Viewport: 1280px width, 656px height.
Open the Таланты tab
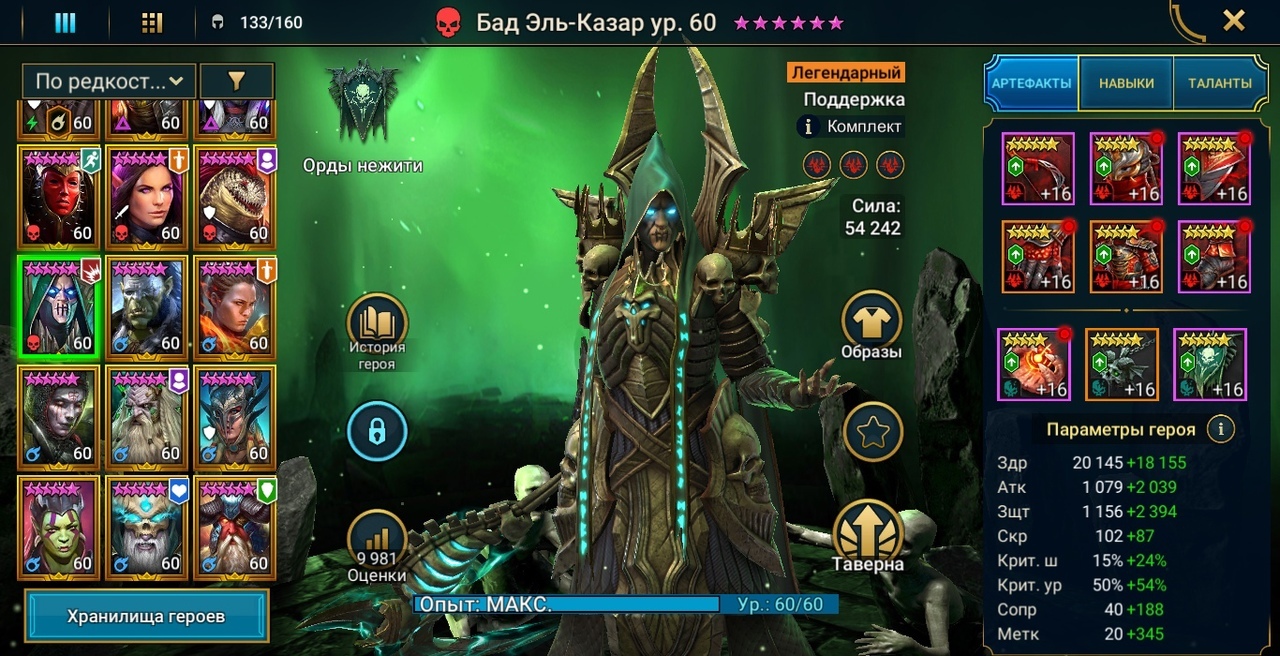pos(1219,83)
